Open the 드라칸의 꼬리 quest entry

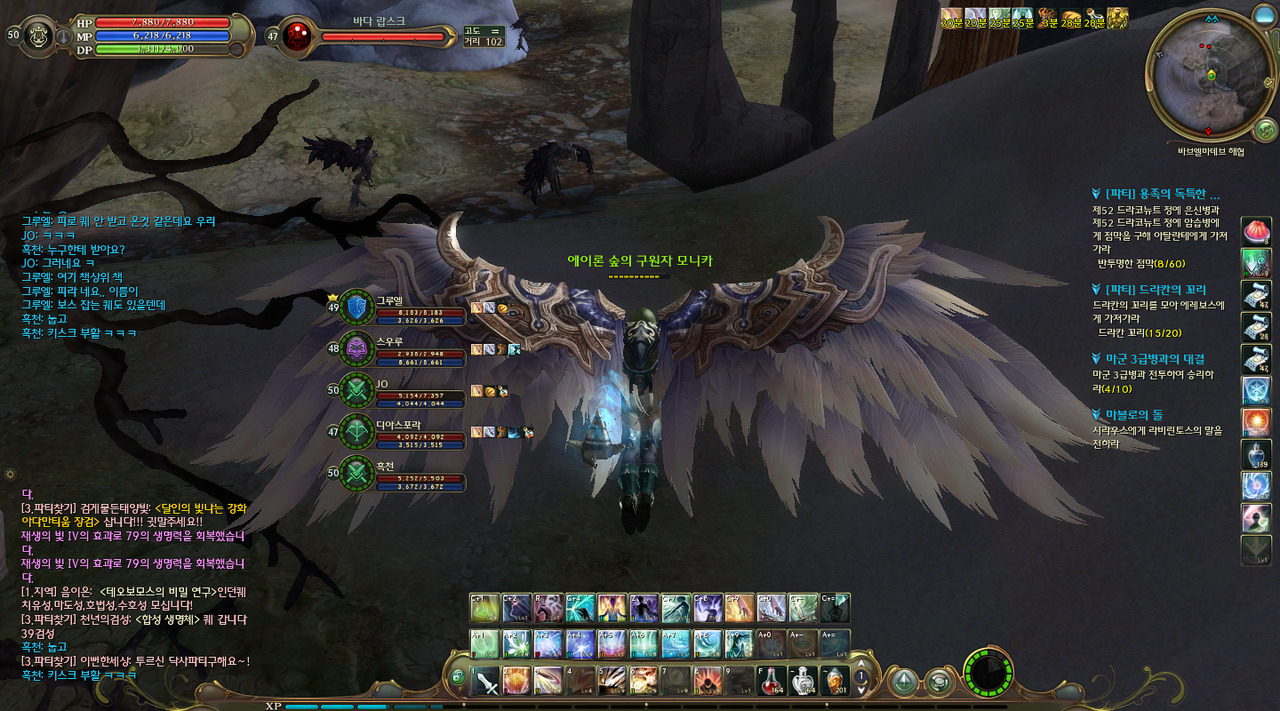1156,290
